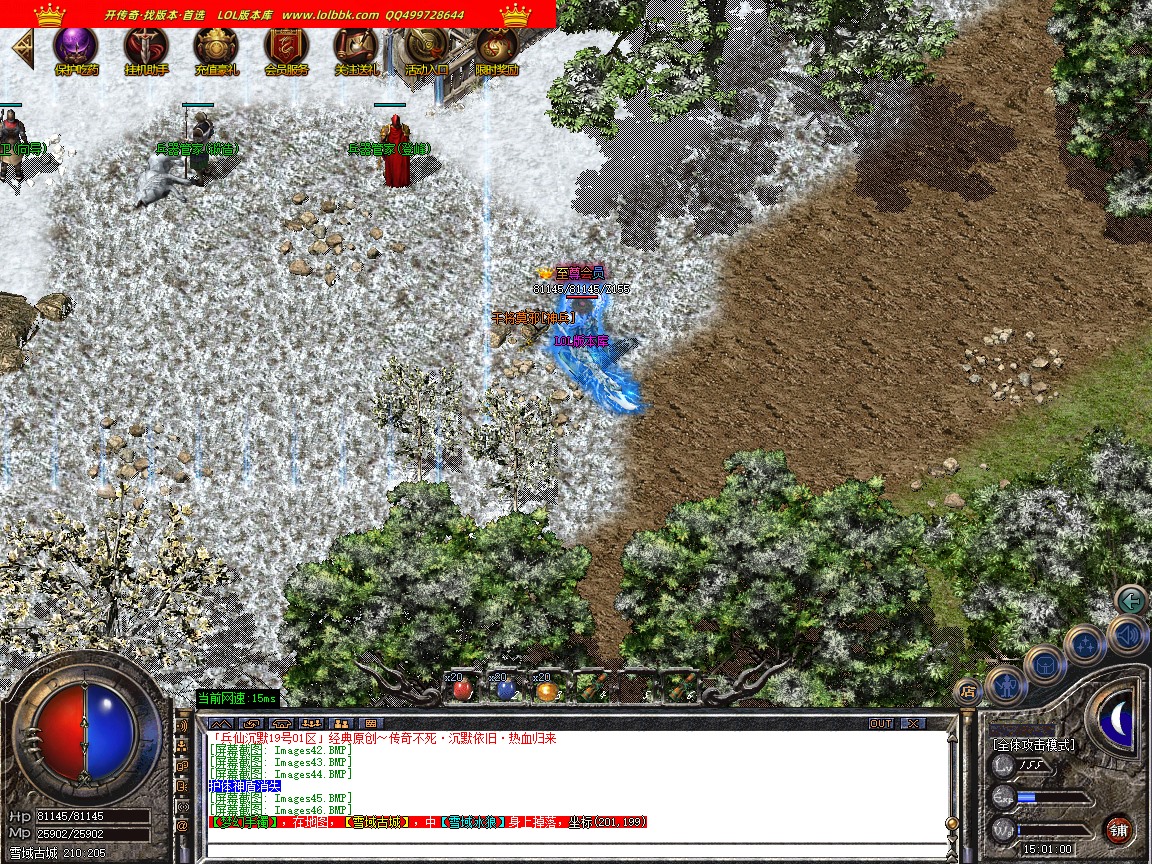This screenshot has width=1152, height=864.
Task: Open the red 铺 stall button
Action: pos(1118,829)
